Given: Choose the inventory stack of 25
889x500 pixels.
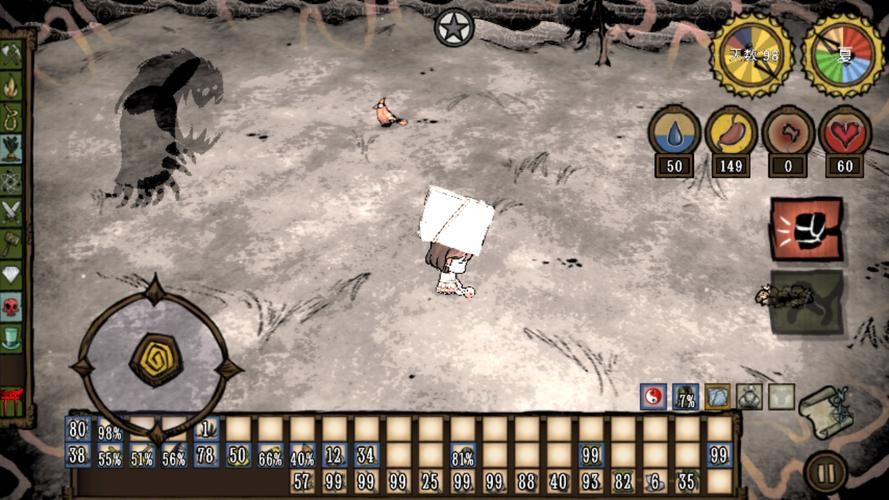Looking at the screenshot, I should click(430, 482).
